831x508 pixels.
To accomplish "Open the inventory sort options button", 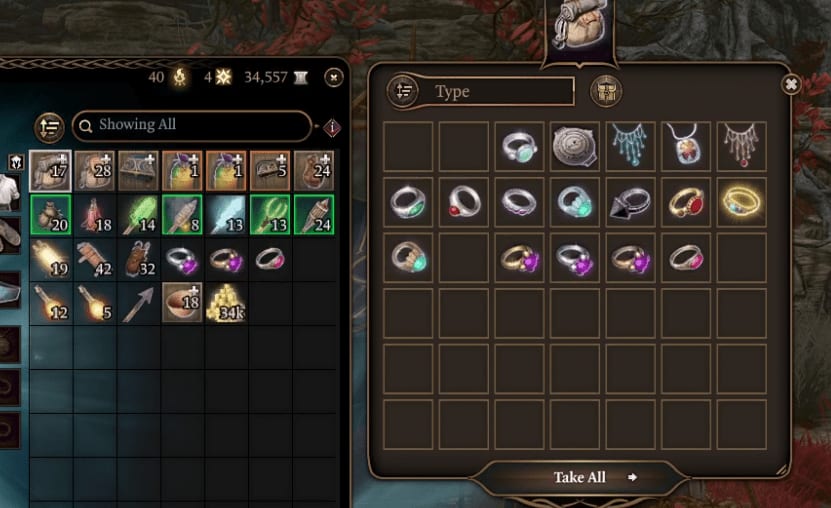I will 49,127.
